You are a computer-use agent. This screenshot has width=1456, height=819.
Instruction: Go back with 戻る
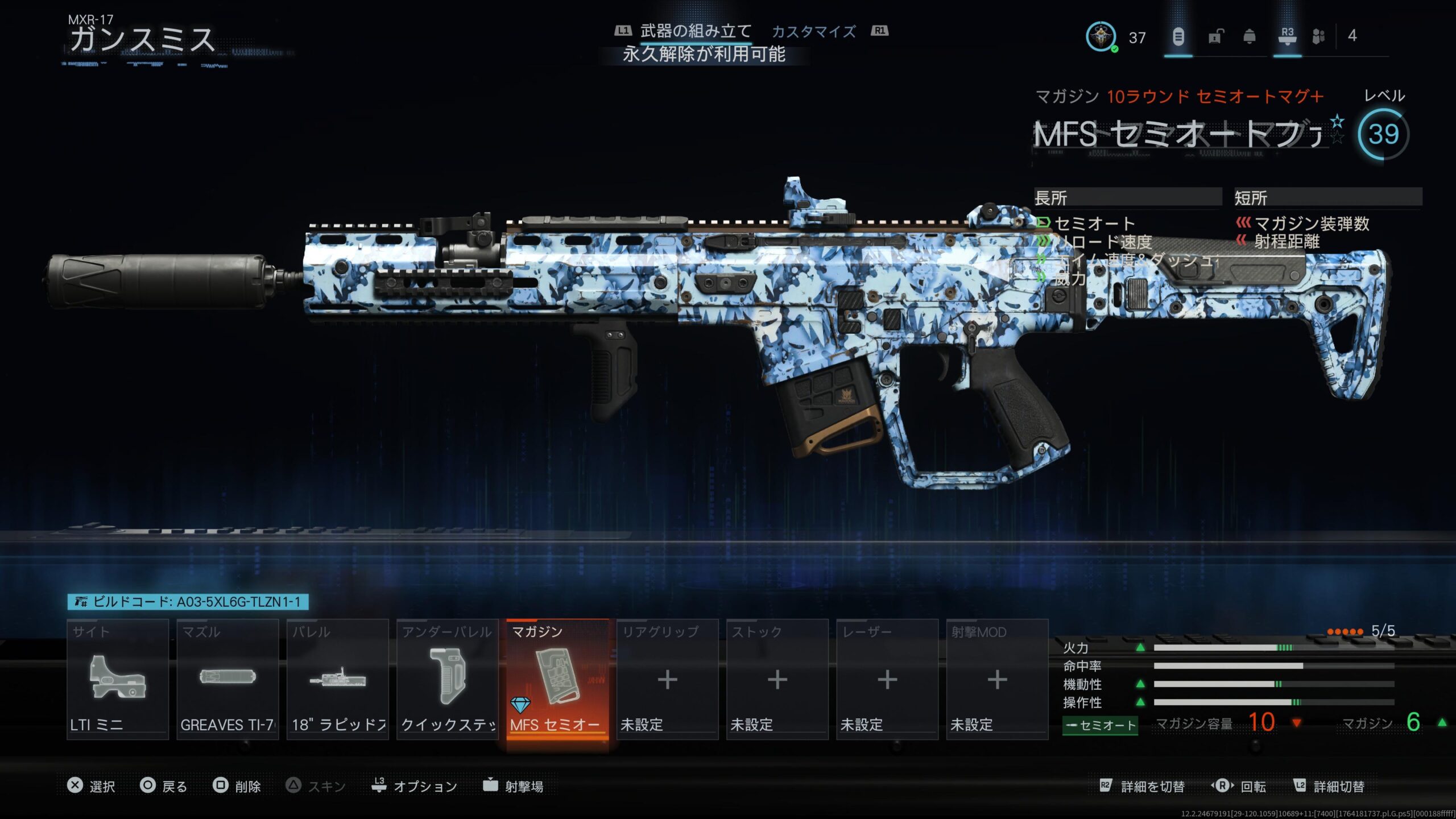point(164,786)
